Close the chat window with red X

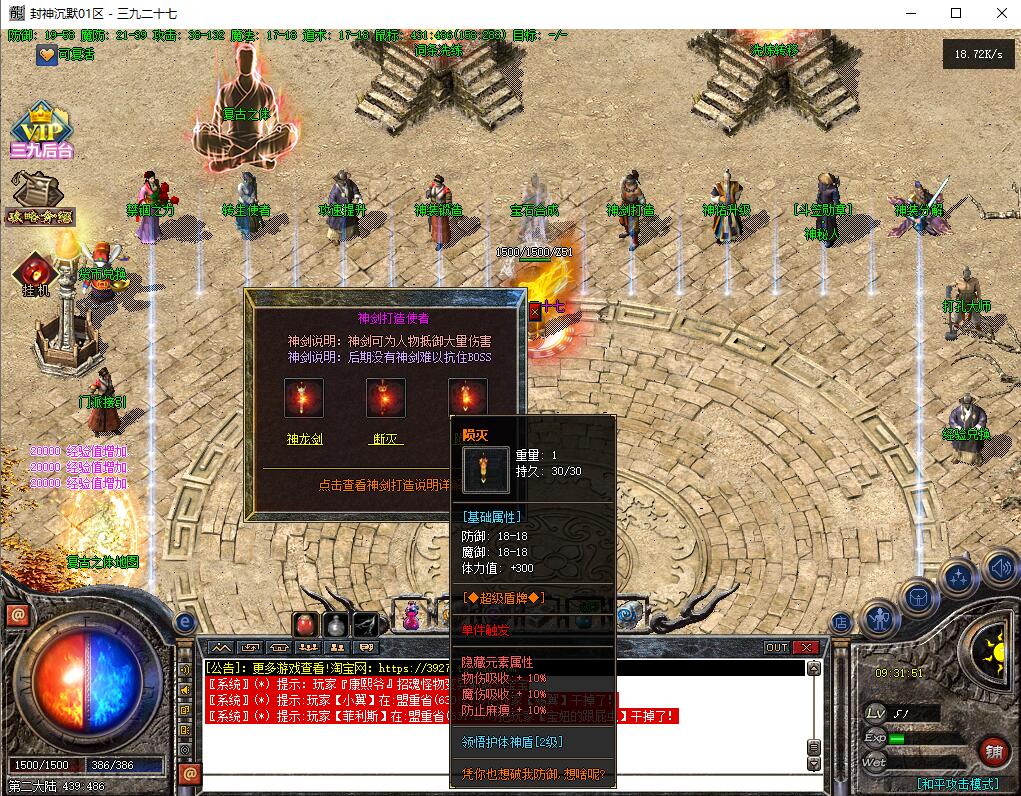click(806, 648)
